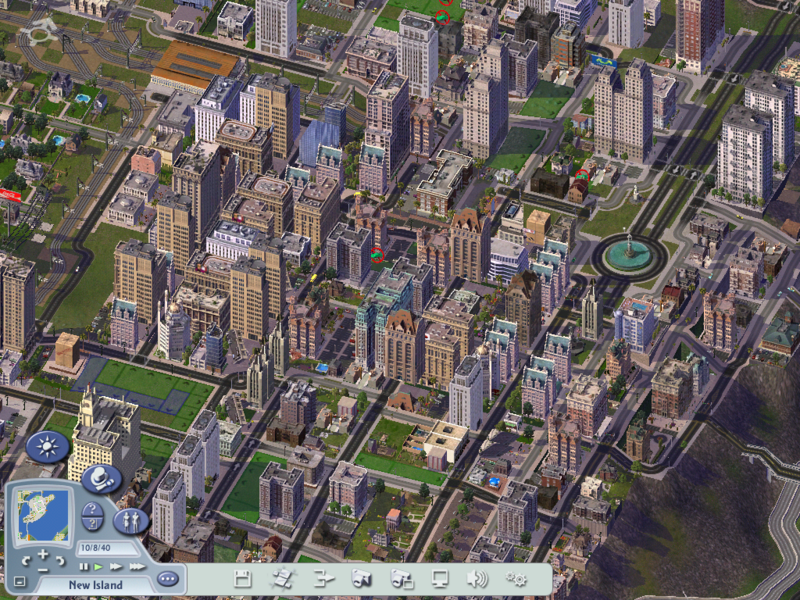Set simulation to normal play speed

click(x=99, y=567)
